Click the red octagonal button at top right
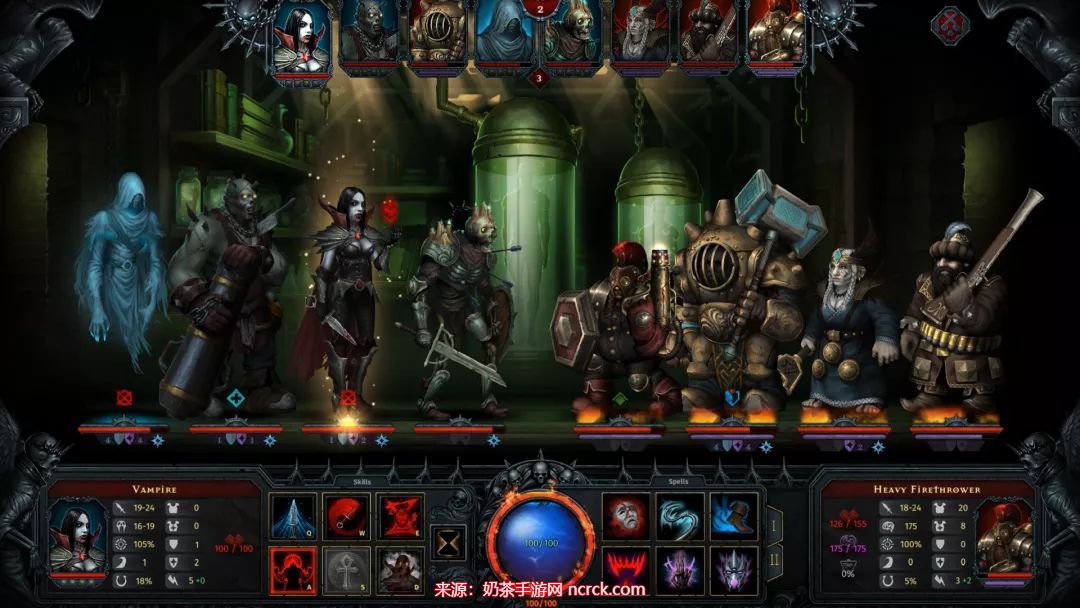Image resolution: width=1080 pixels, height=608 pixels. tap(951, 24)
